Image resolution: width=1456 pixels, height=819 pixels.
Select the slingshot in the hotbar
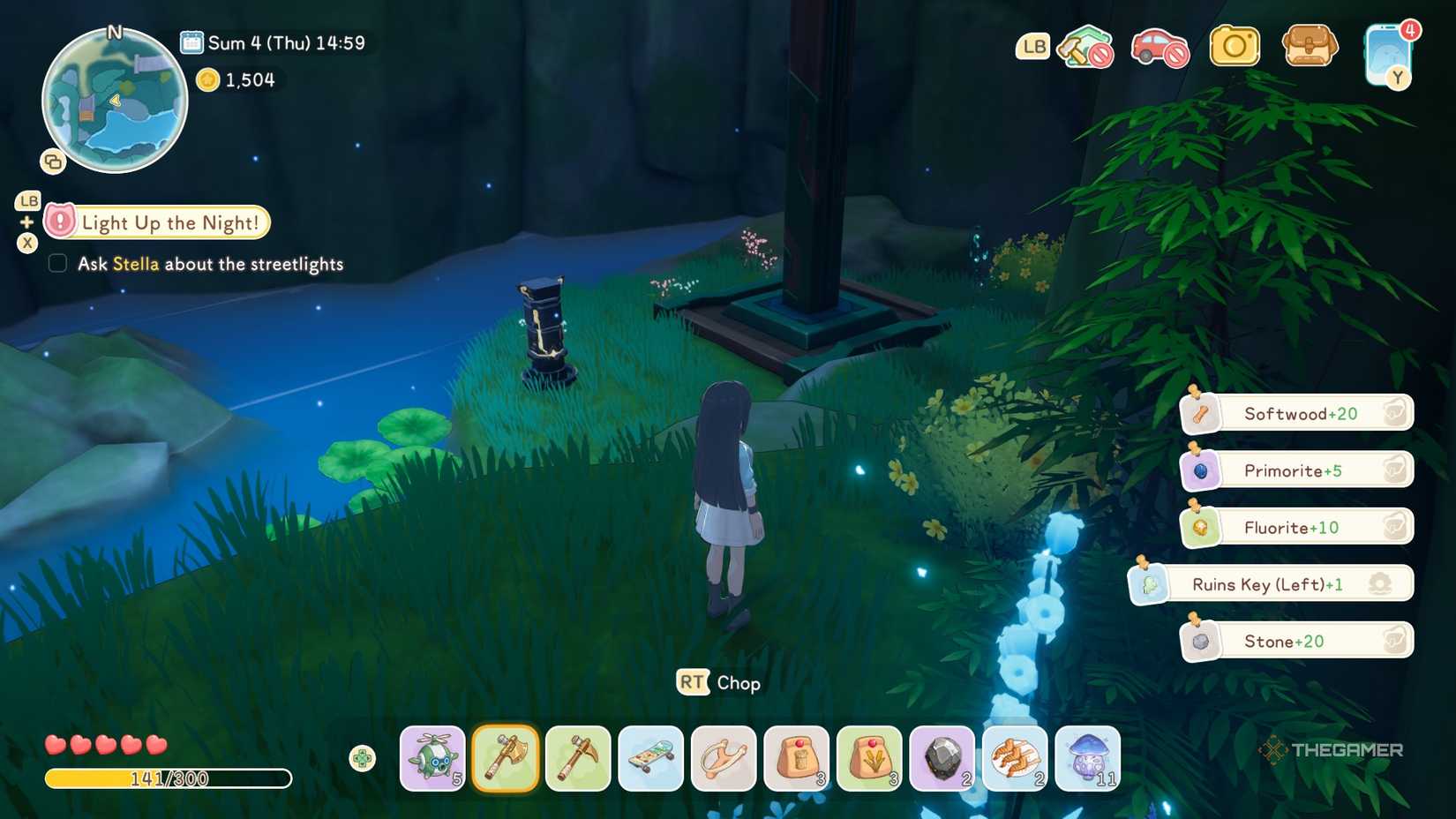(723, 757)
